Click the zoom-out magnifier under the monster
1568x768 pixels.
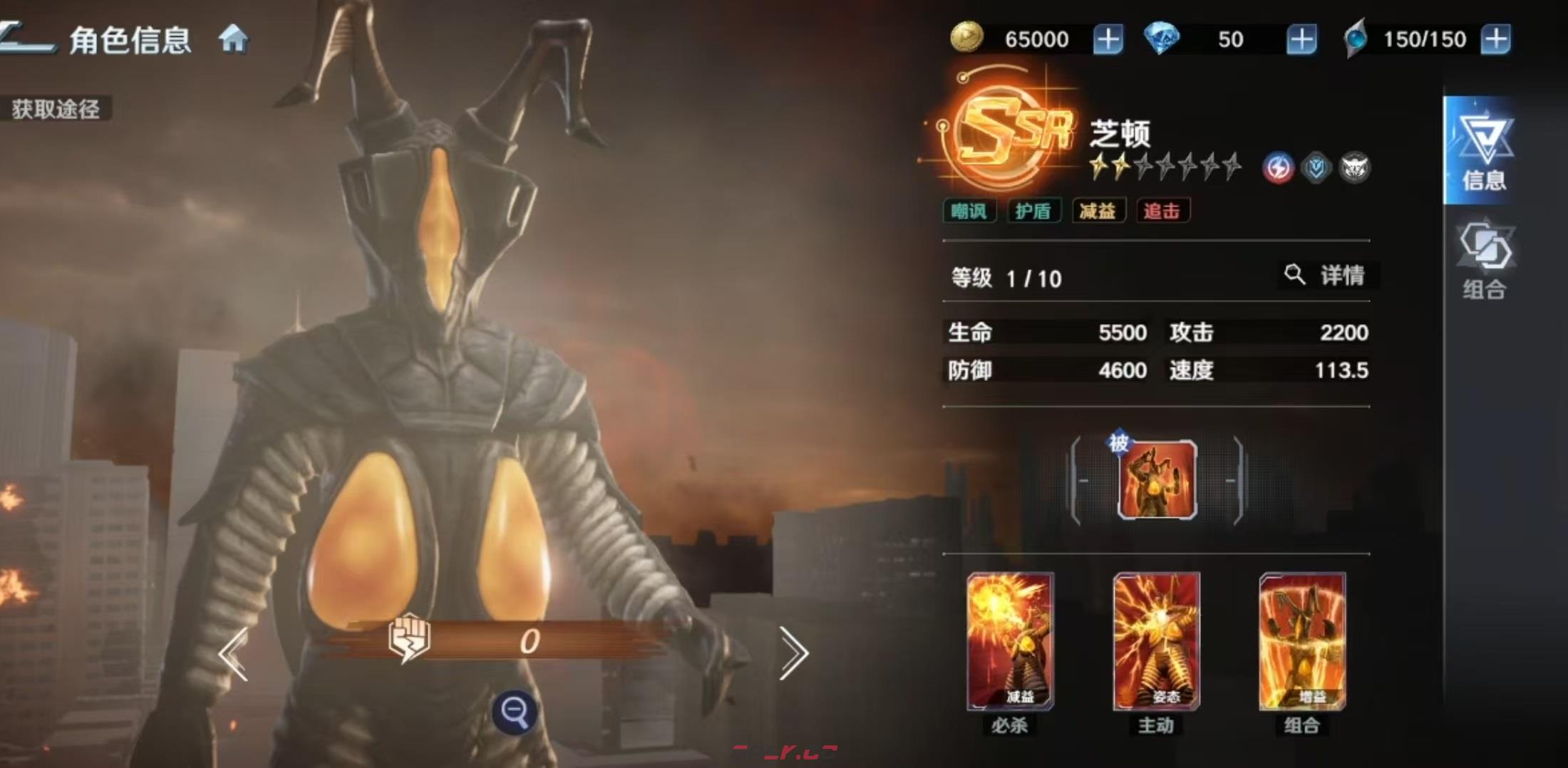[x=516, y=711]
